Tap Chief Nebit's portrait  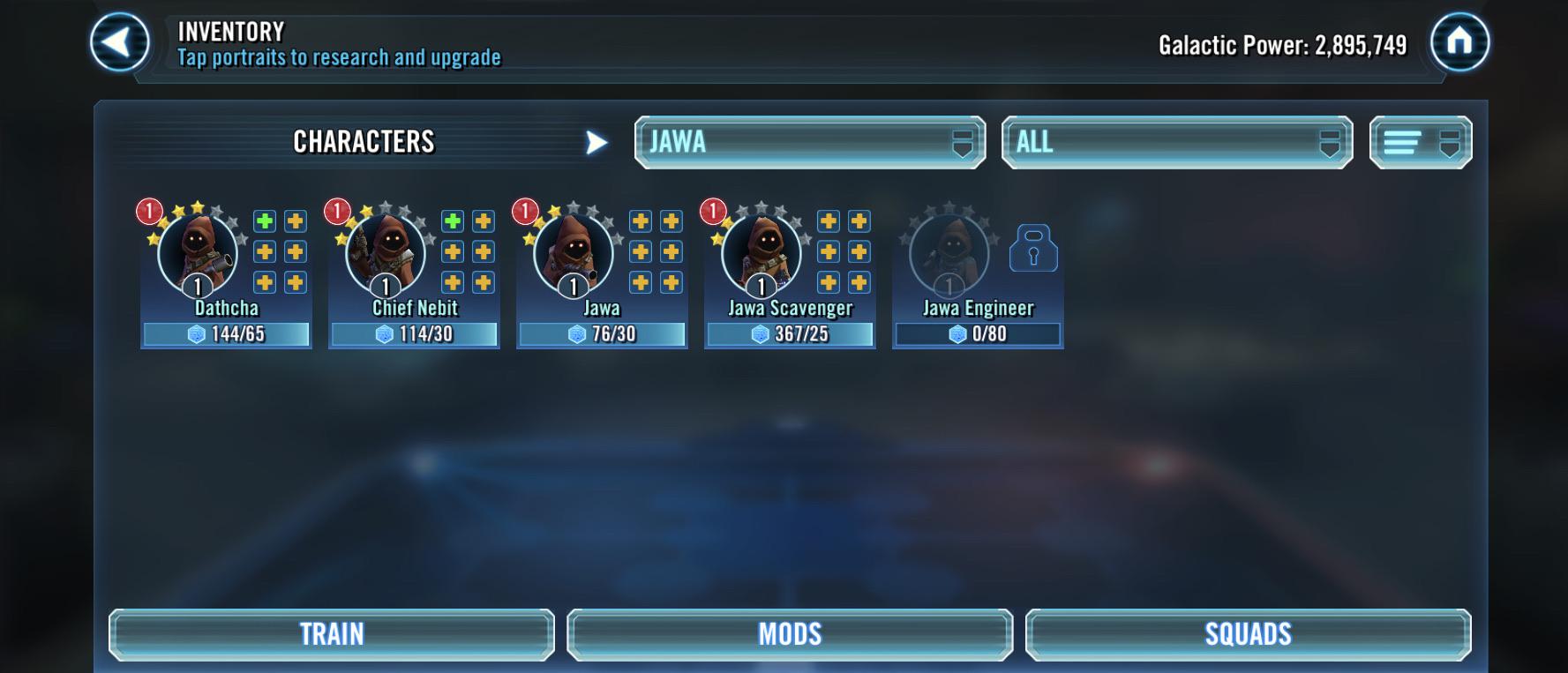coord(384,254)
